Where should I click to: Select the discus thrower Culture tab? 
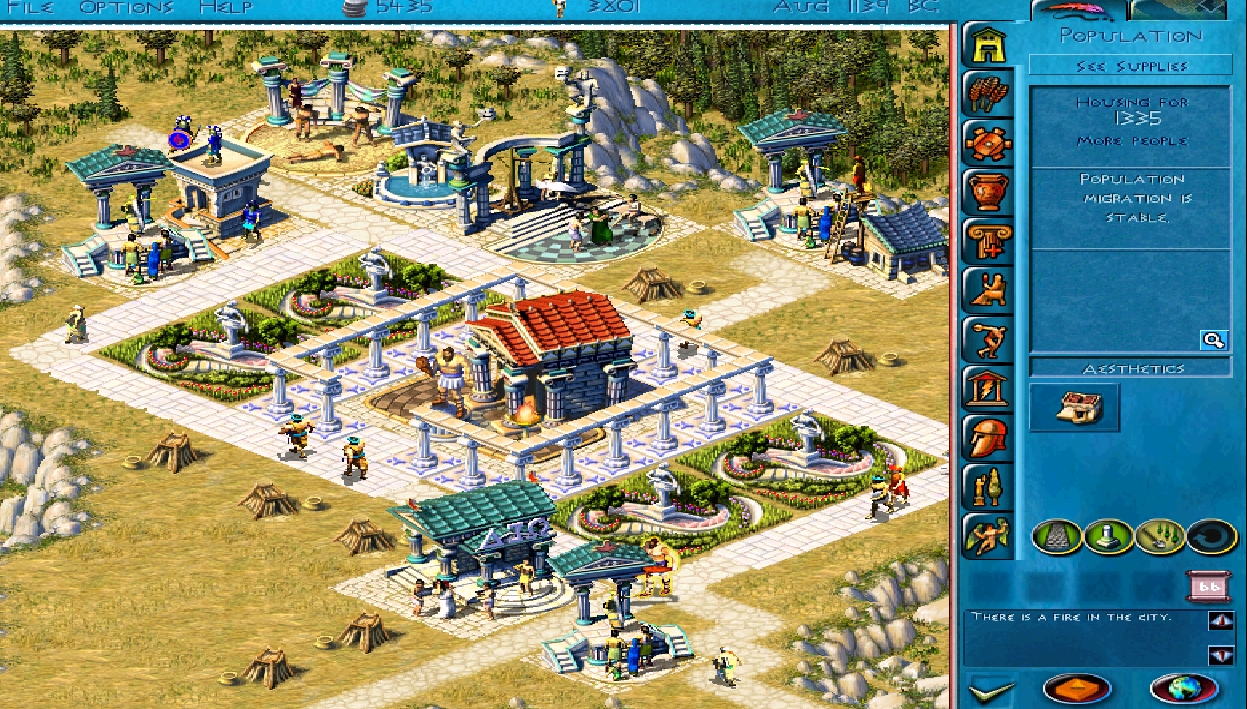click(x=988, y=339)
